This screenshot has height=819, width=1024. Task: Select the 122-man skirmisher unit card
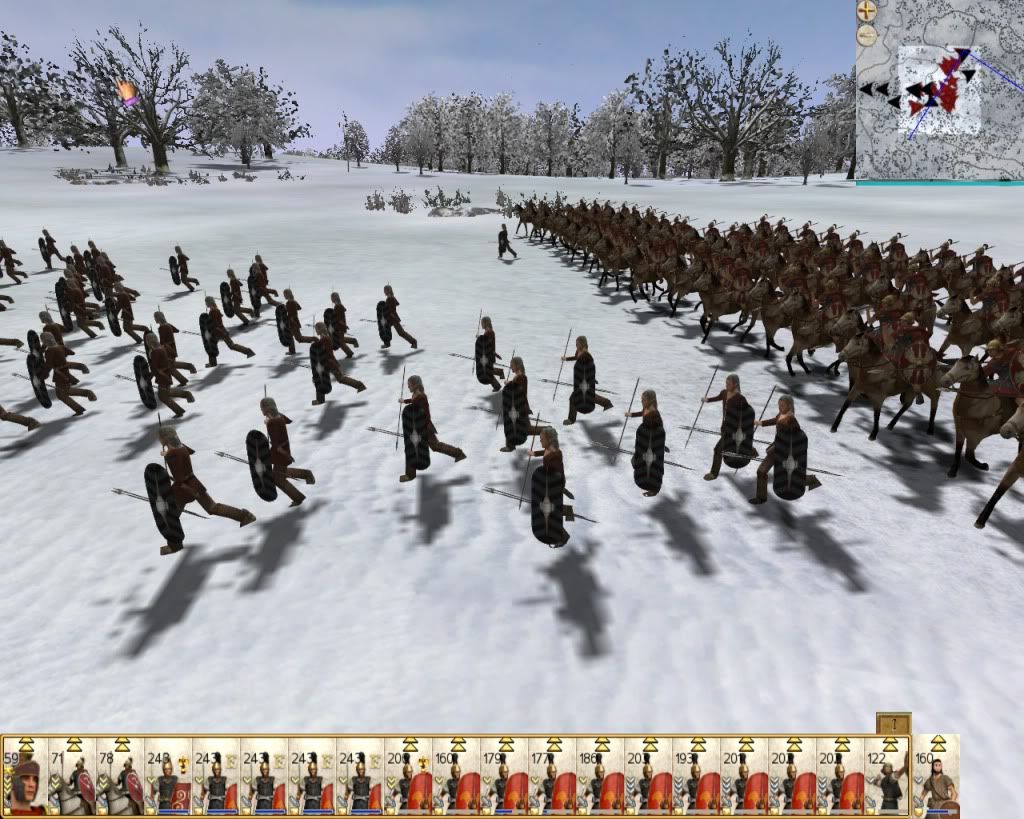coord(887,777)
